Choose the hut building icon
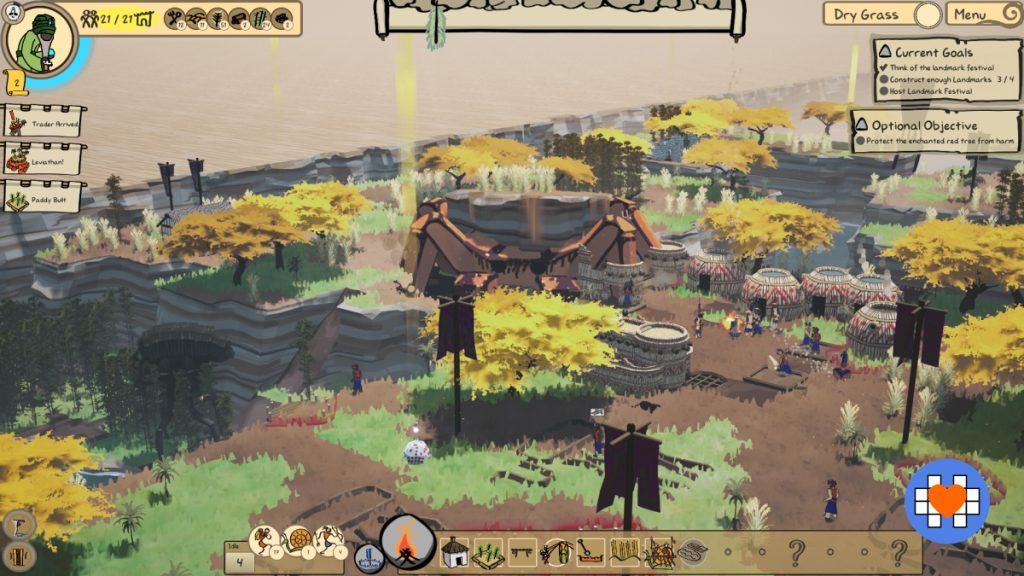Viewport: 1024px width, 576px height. (455, 551)
